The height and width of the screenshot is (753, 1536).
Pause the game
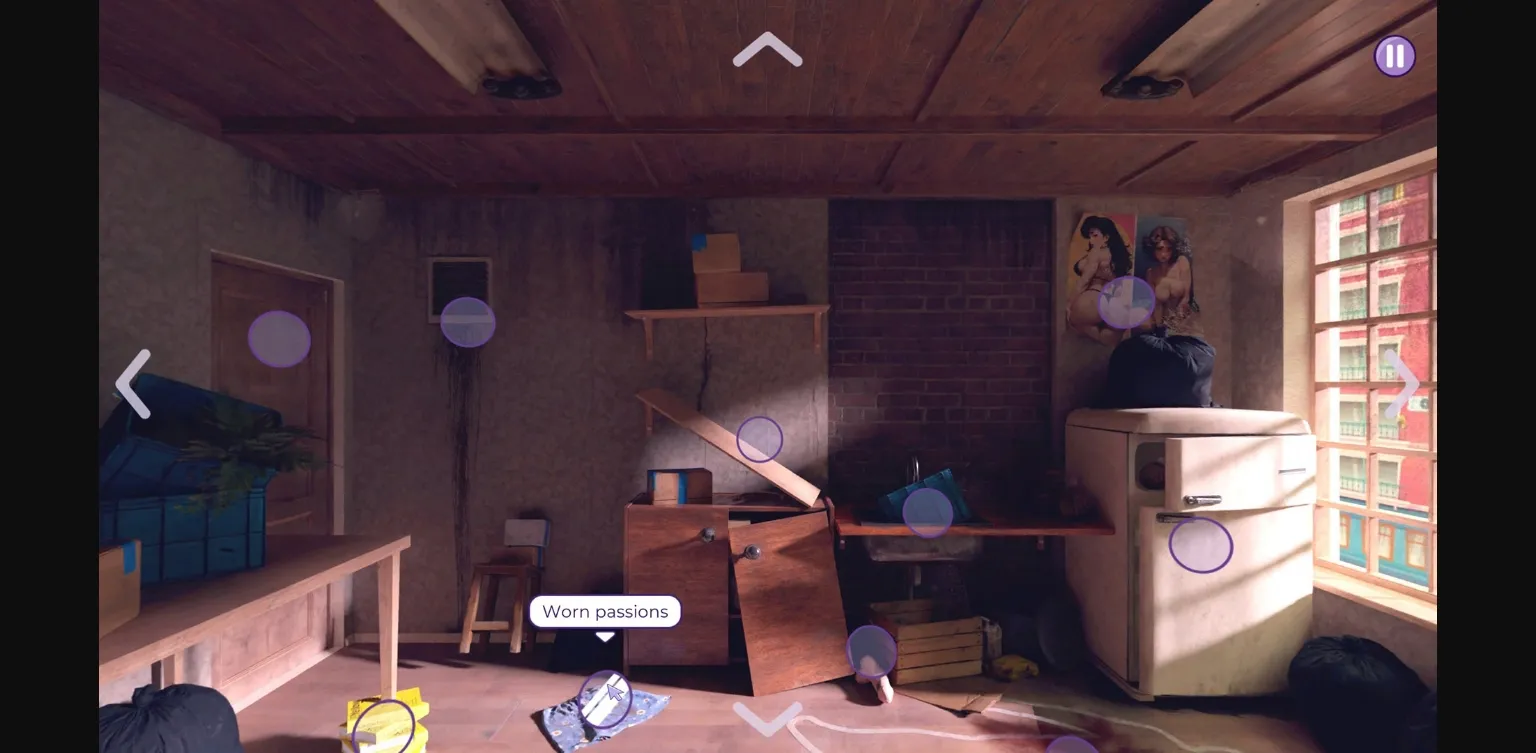click(x=1394, y=56)
